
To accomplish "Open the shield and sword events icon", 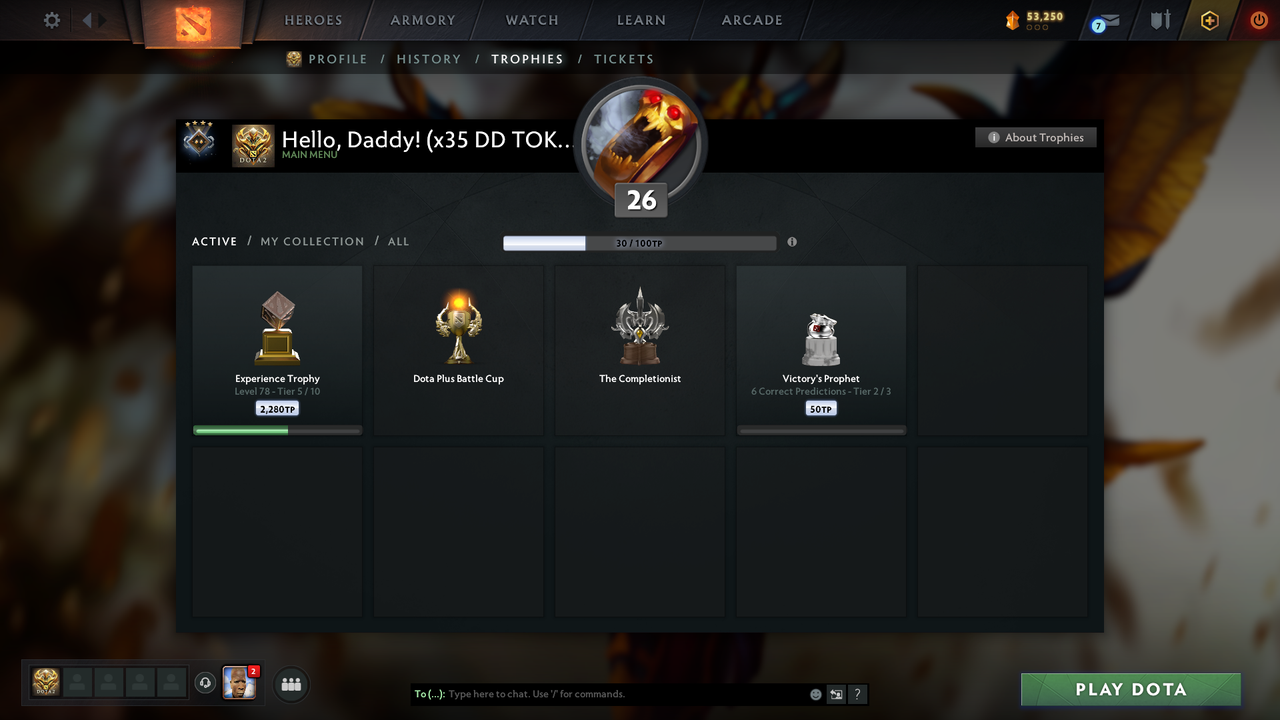I will tap(1159, 20).
